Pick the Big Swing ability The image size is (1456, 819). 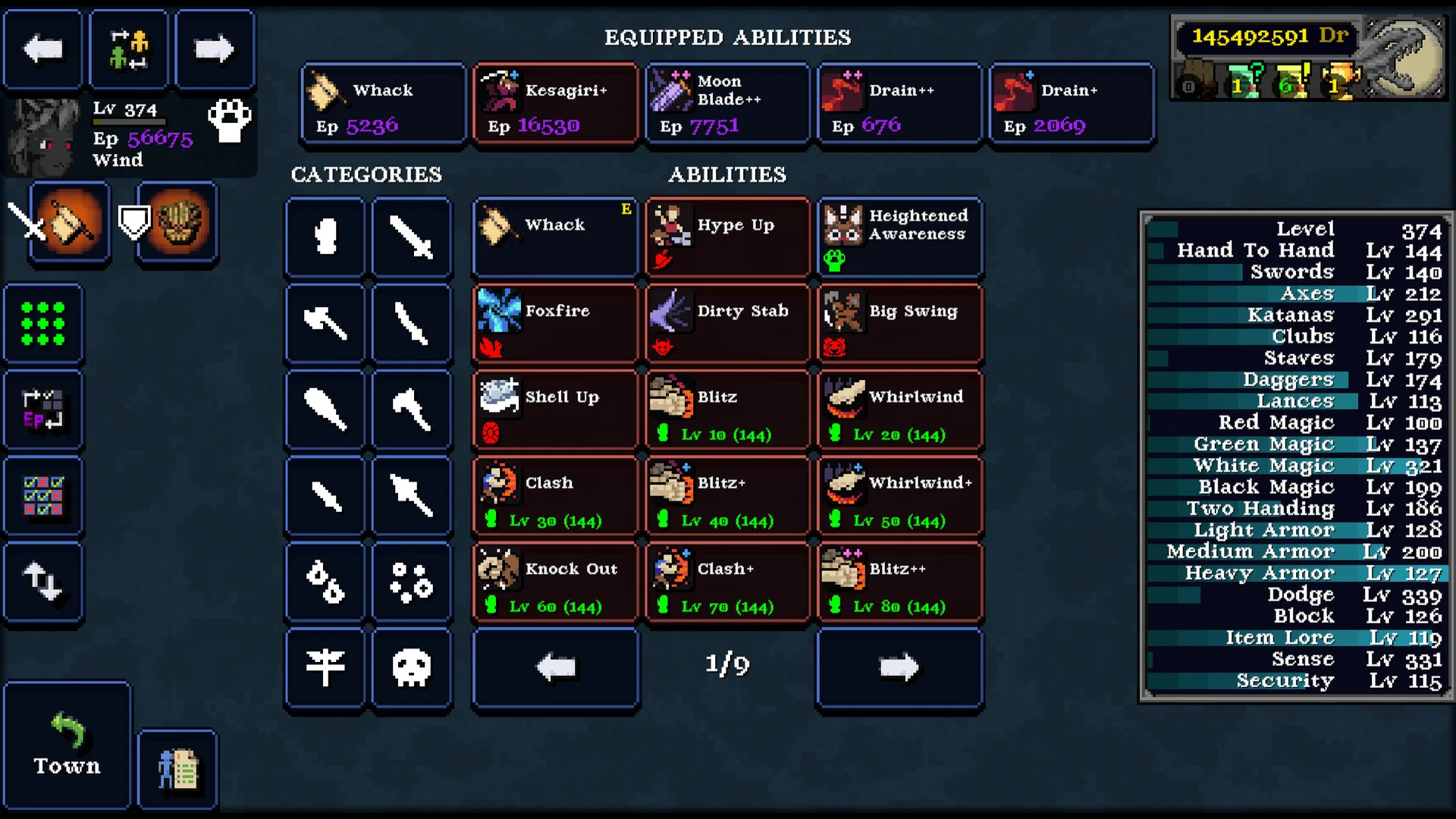click(x=899, y=324)
